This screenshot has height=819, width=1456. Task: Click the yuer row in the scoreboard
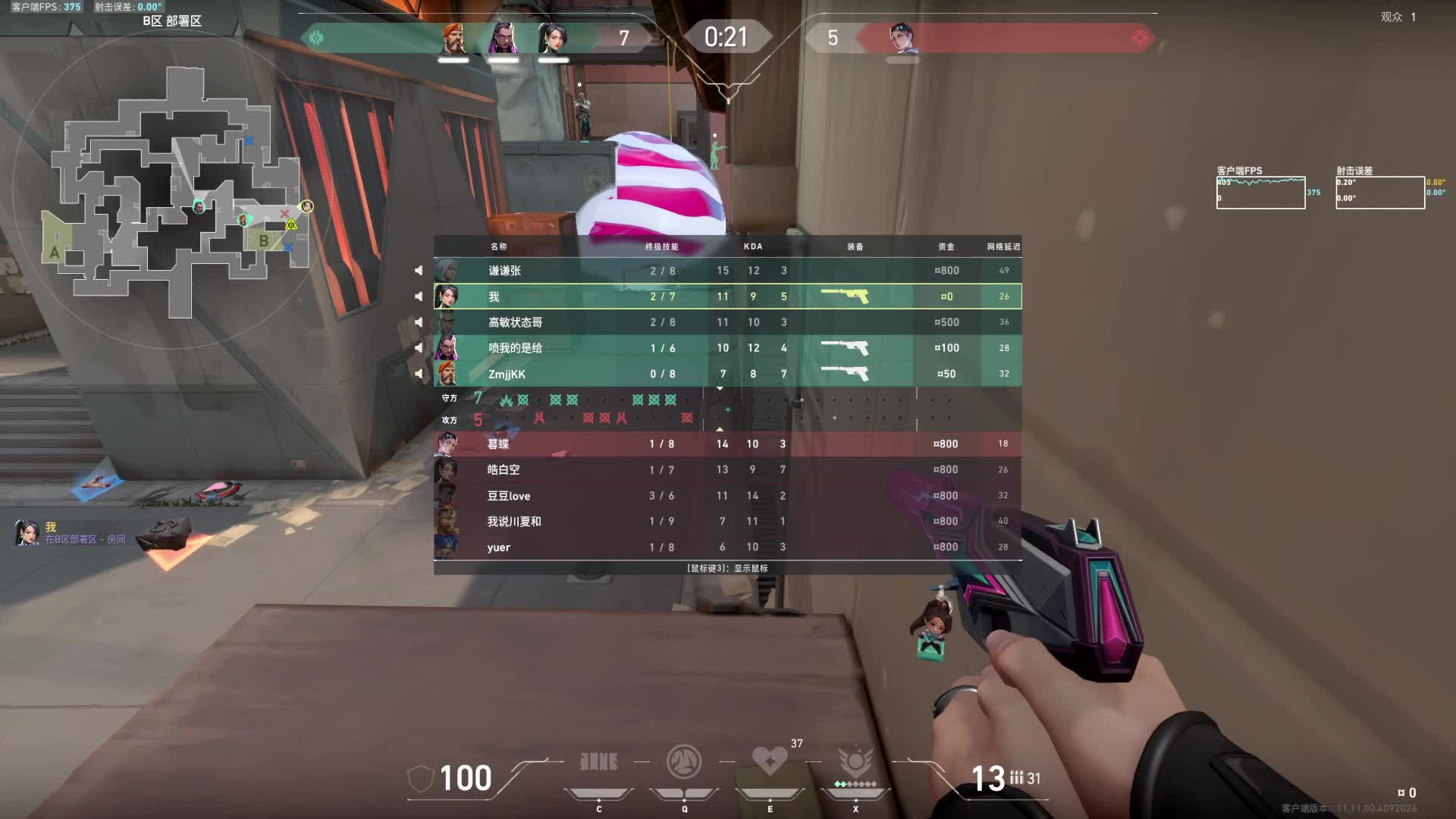[727, 547]
